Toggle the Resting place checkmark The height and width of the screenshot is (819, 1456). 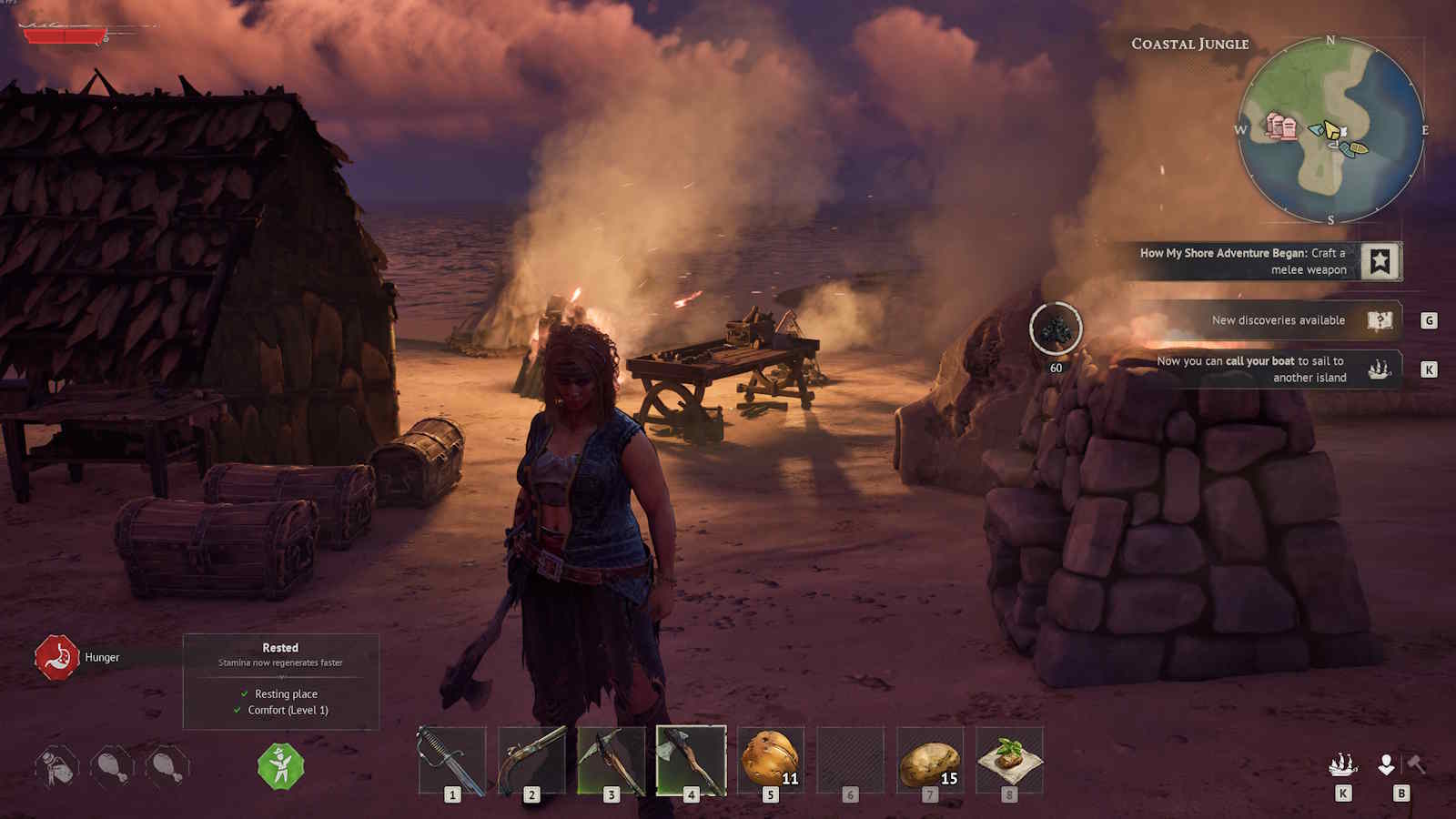244,693
